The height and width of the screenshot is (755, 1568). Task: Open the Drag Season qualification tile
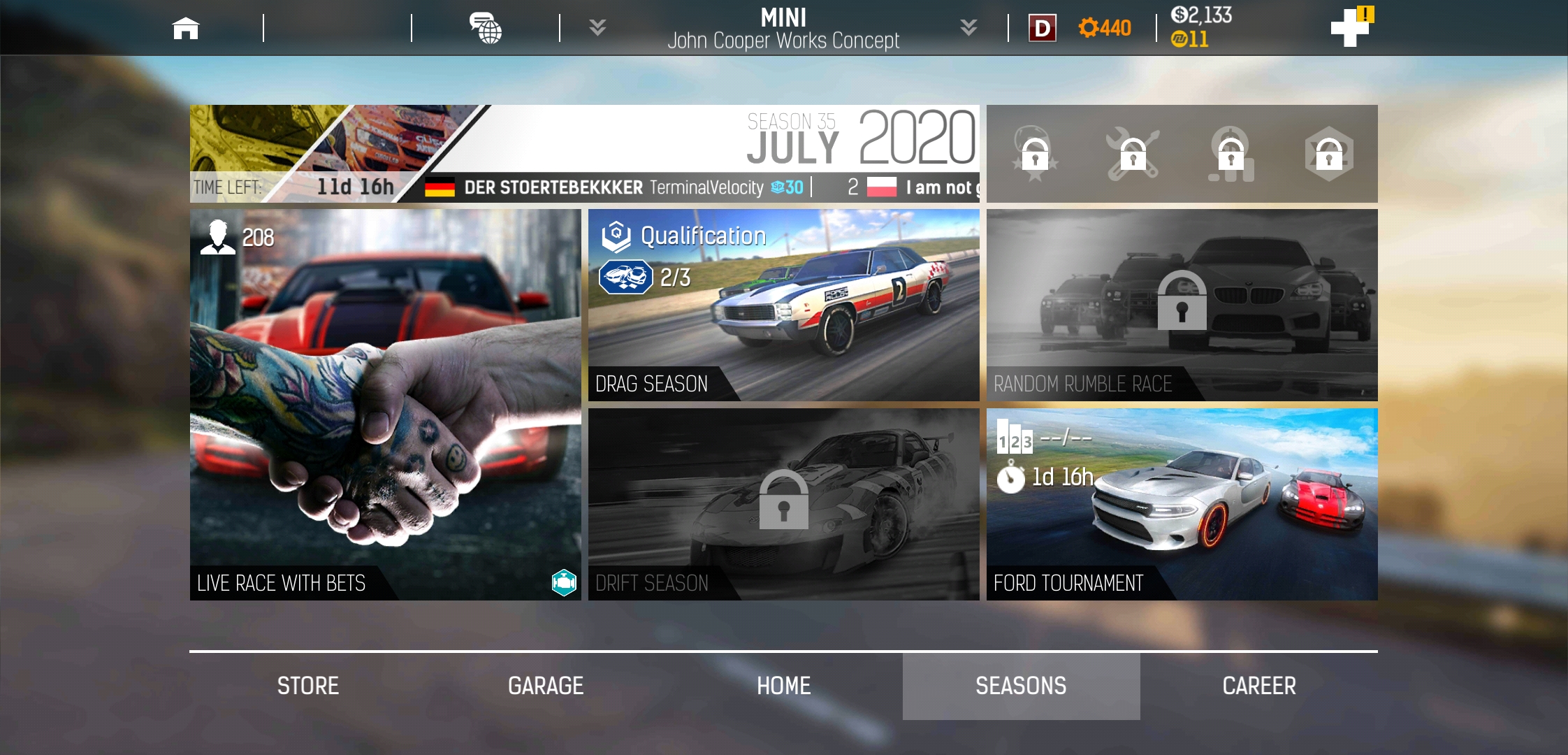click(x=783, y=305)
